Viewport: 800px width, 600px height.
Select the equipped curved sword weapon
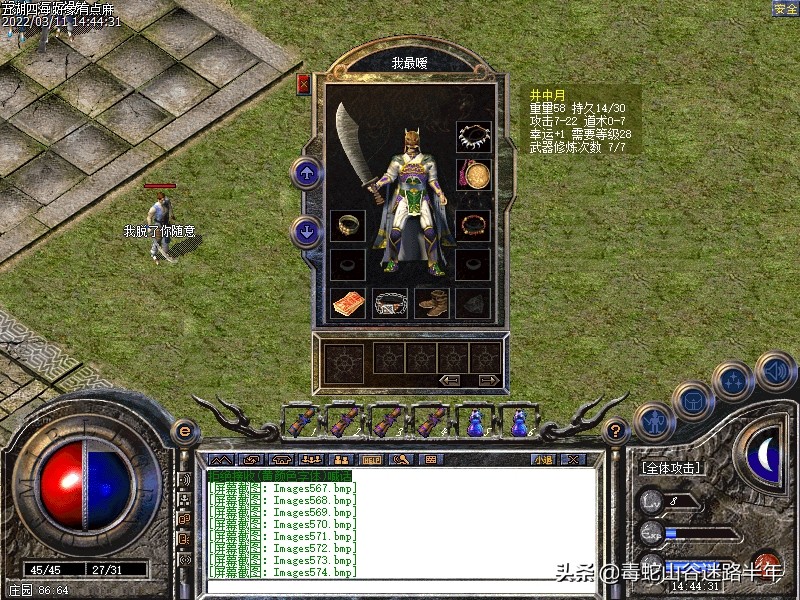(355, 152)
